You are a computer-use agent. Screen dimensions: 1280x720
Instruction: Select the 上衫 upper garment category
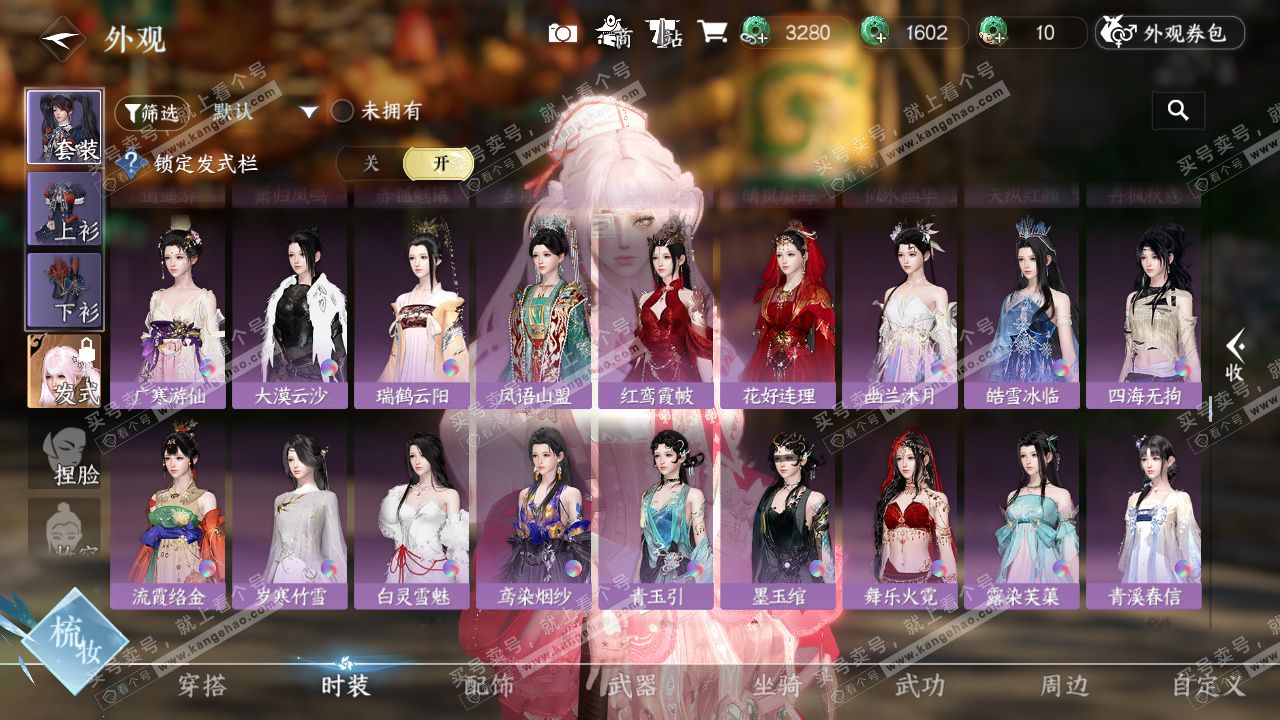click(x=64, y=208)
